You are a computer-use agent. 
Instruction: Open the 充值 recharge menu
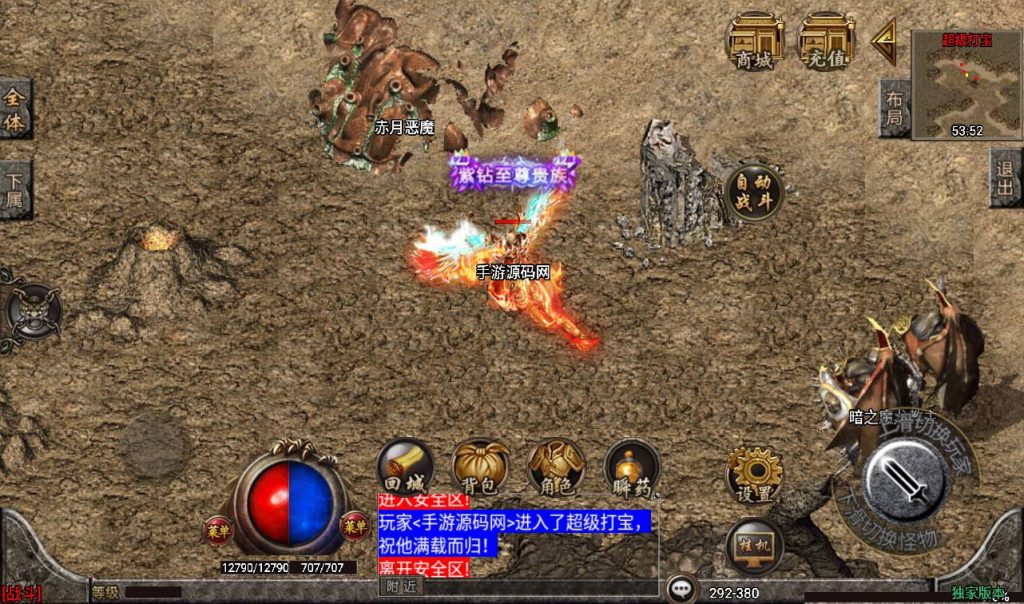click(x=825, y=43)
